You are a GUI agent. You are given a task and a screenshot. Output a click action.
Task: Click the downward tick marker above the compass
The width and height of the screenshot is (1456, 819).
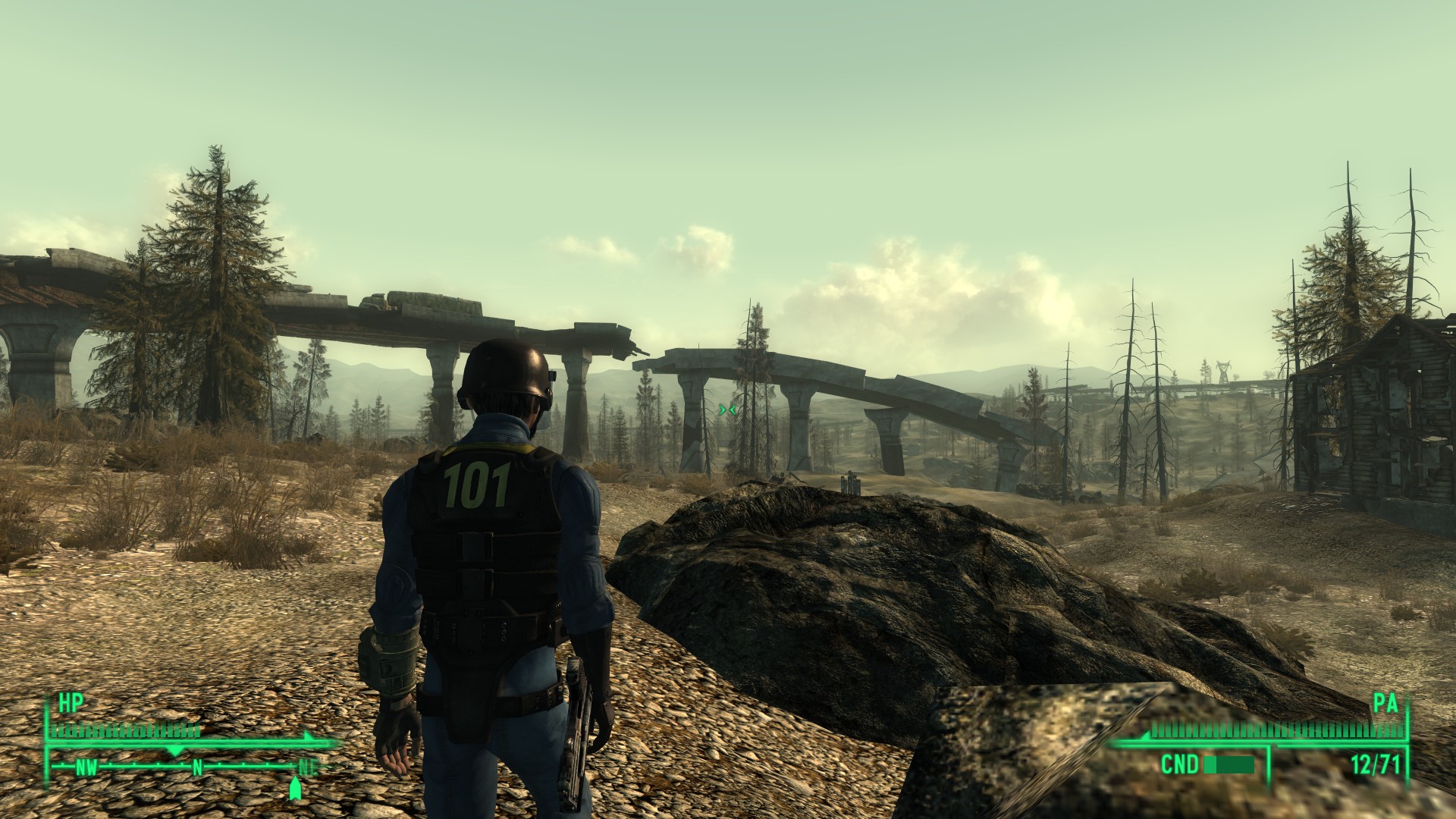175,750
